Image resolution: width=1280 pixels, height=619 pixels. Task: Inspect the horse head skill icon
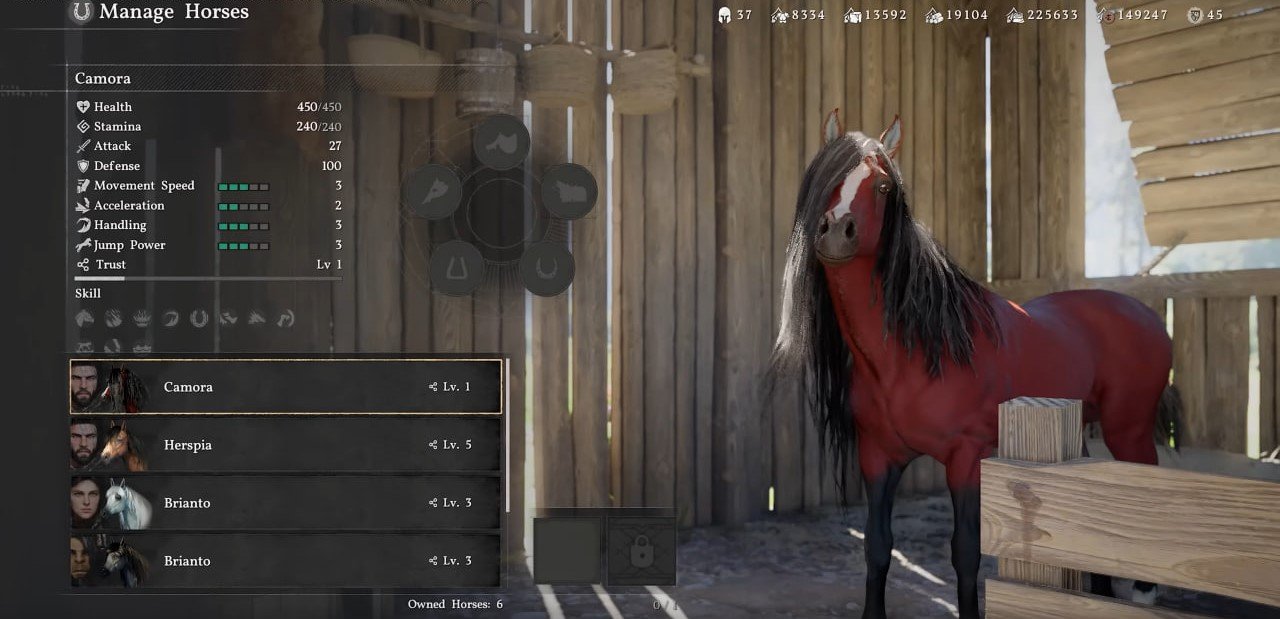pyautogui.click(x=85, y=319)
